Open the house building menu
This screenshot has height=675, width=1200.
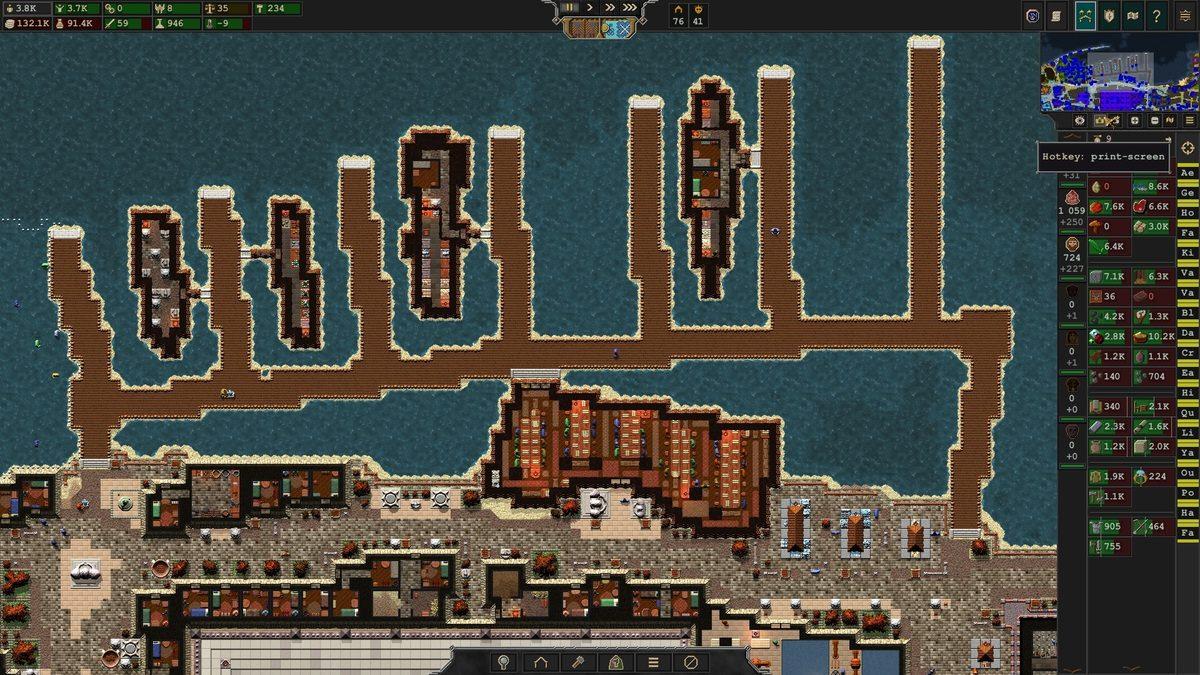point(541,661)
